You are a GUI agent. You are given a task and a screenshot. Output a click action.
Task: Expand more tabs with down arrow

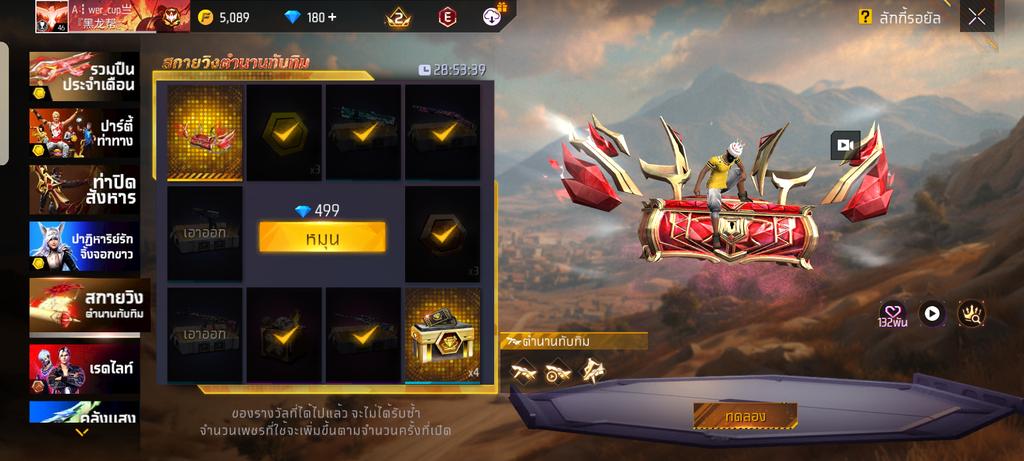pos(82,433)
